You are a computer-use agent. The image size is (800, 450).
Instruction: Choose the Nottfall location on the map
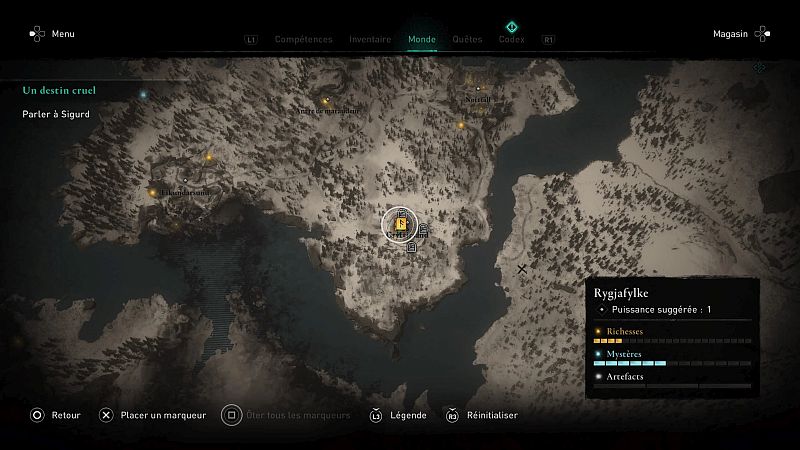pyautogui.click(x=478, y=99)
